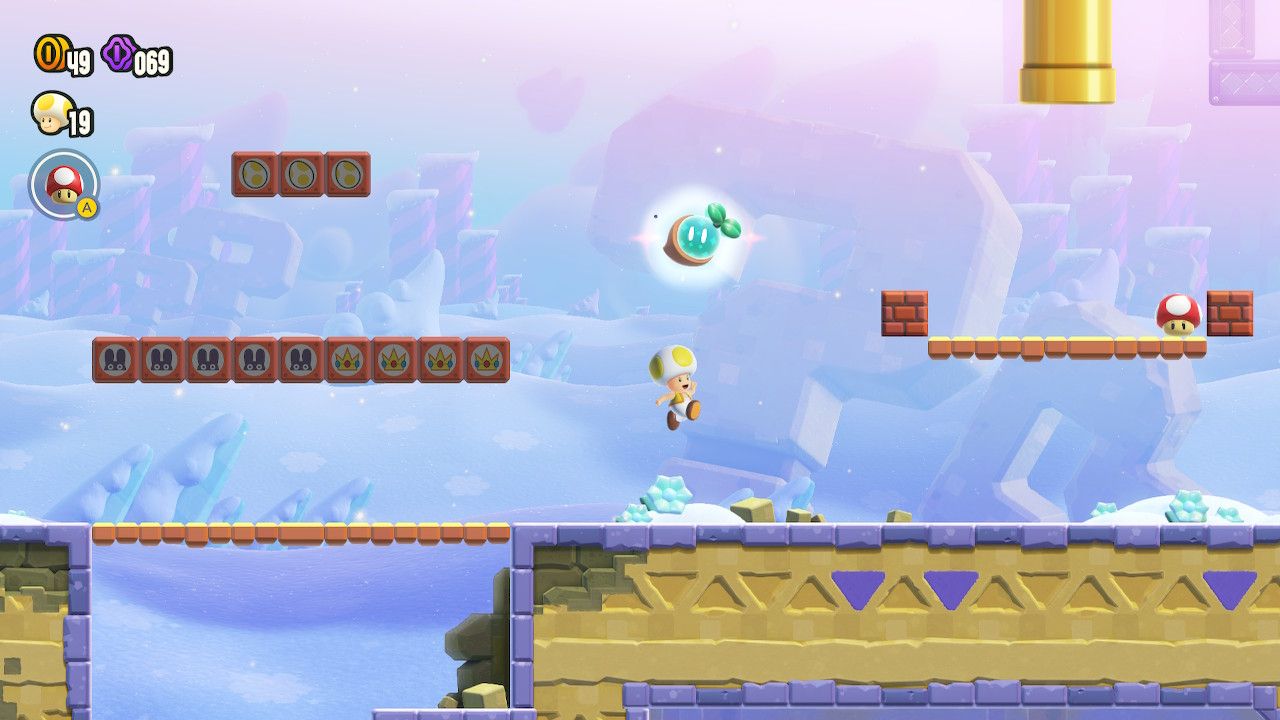Click the floating Wonder Seed bubble

700,237
